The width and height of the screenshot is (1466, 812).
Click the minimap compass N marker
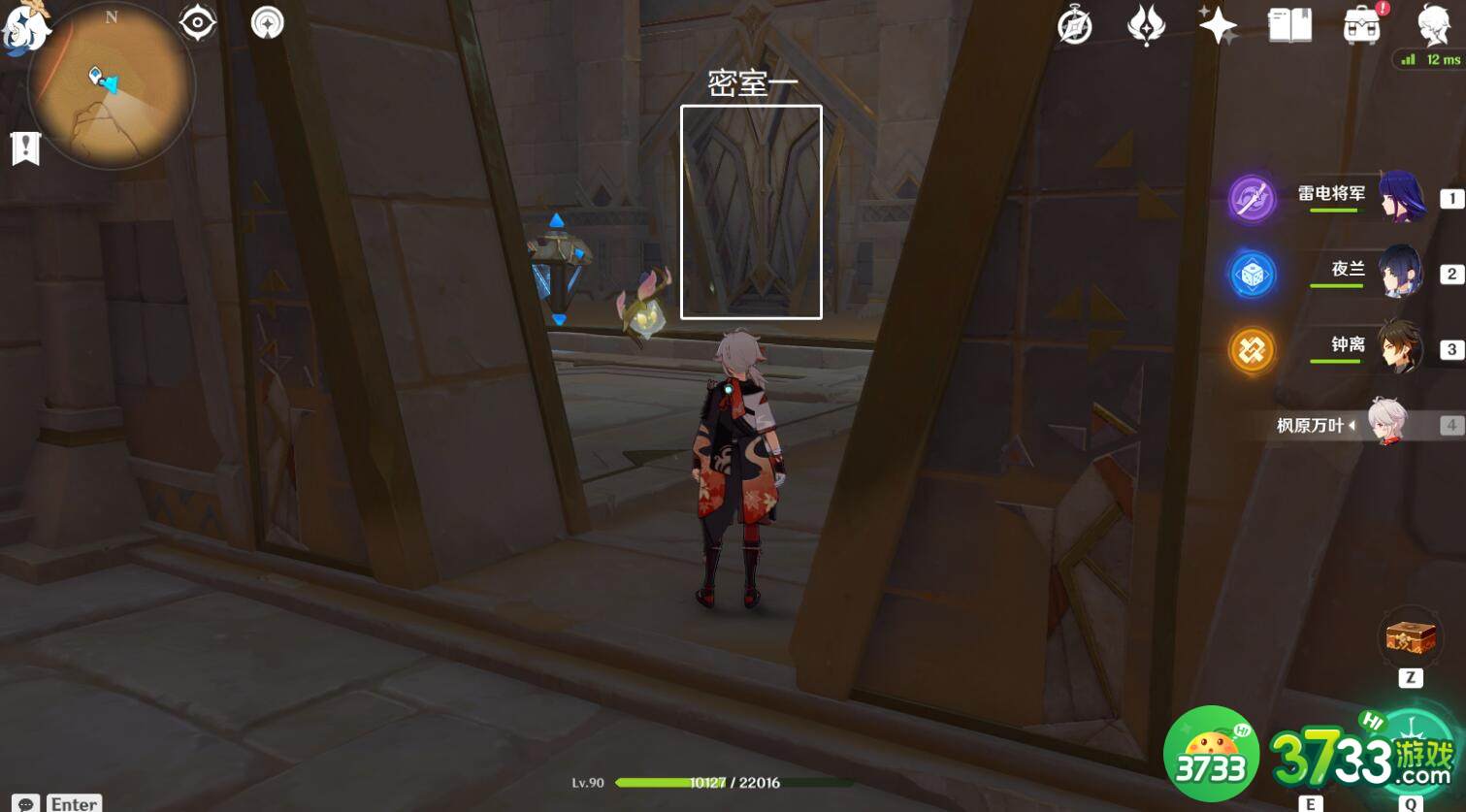pyautogui.click(x=110, y=16)
